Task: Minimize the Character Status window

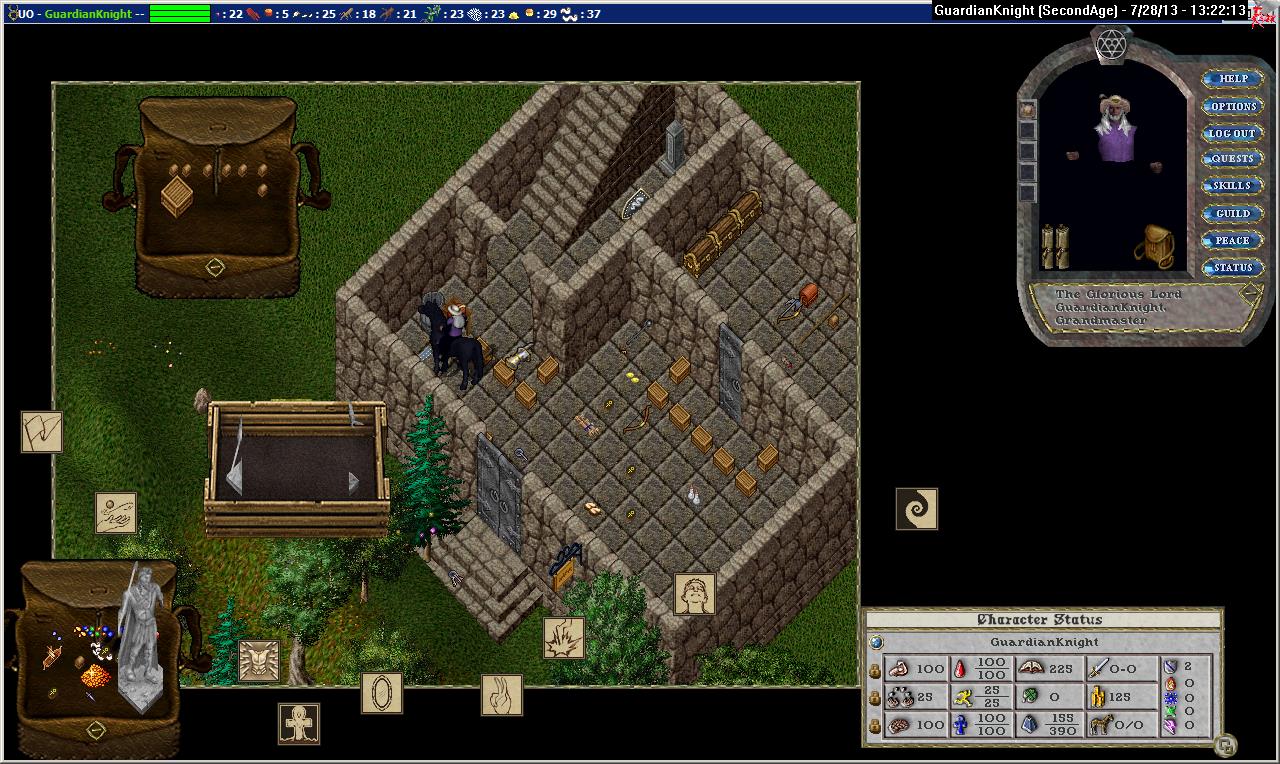Action: coord(1226,745)
